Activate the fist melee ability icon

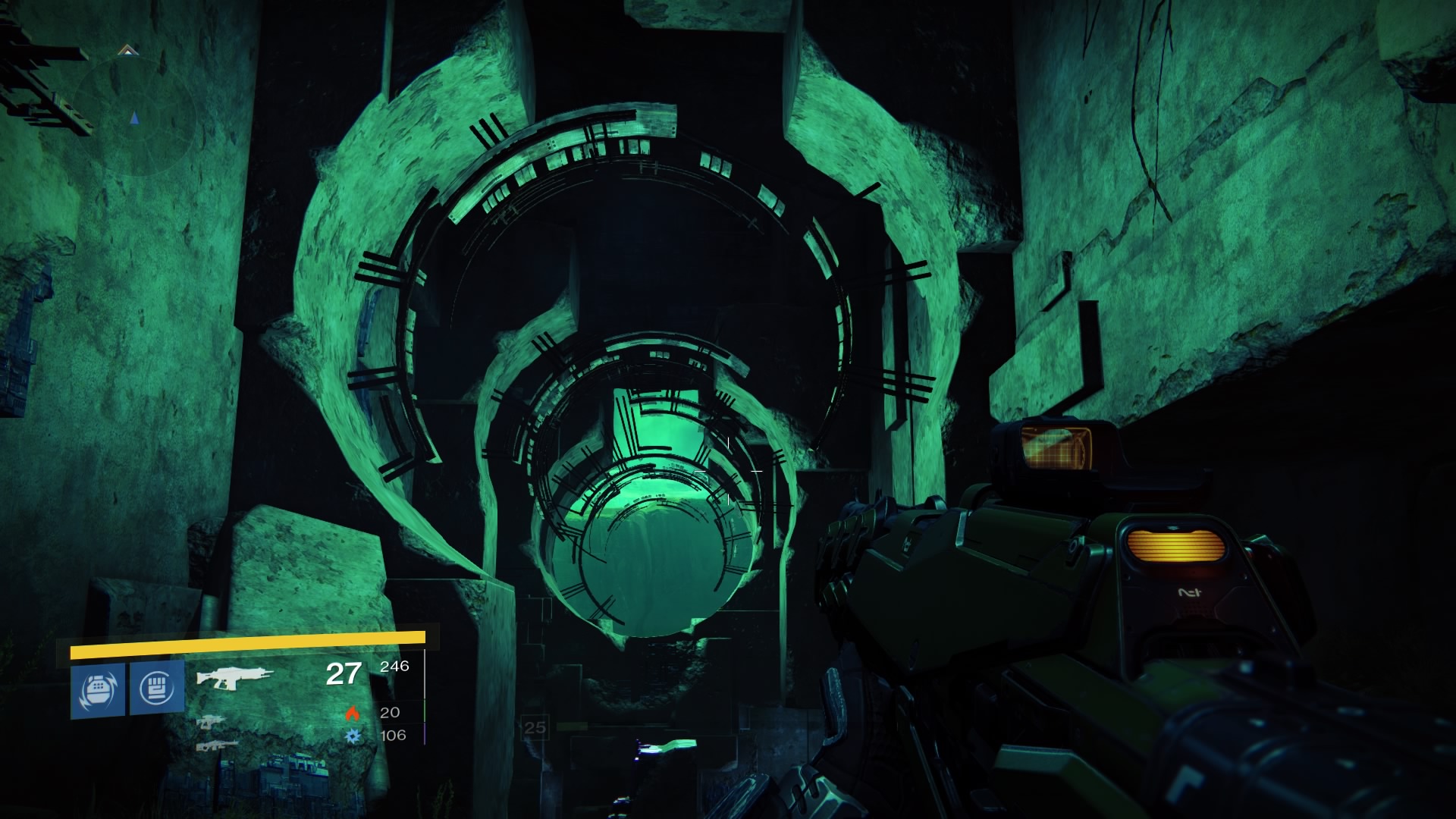(x=157, y=688)
